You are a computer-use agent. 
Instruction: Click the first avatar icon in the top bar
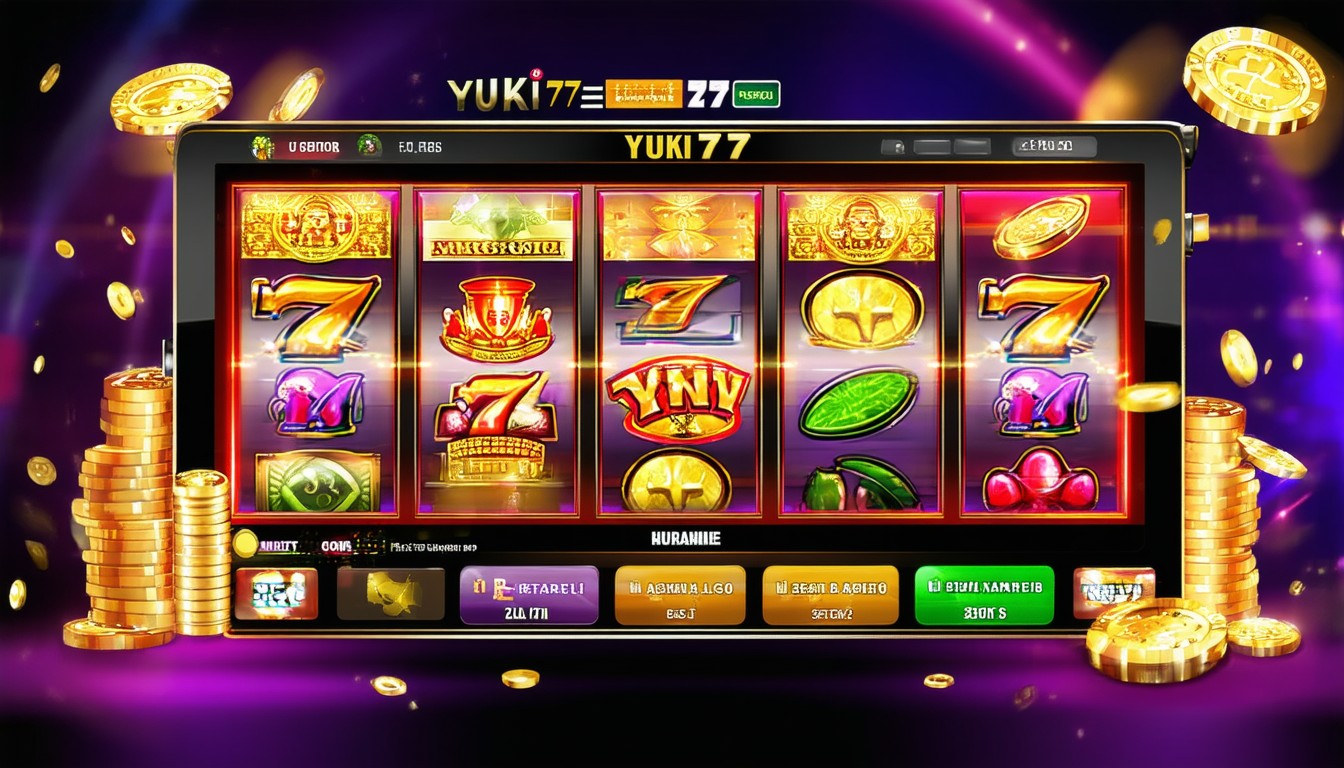point(262,147)
